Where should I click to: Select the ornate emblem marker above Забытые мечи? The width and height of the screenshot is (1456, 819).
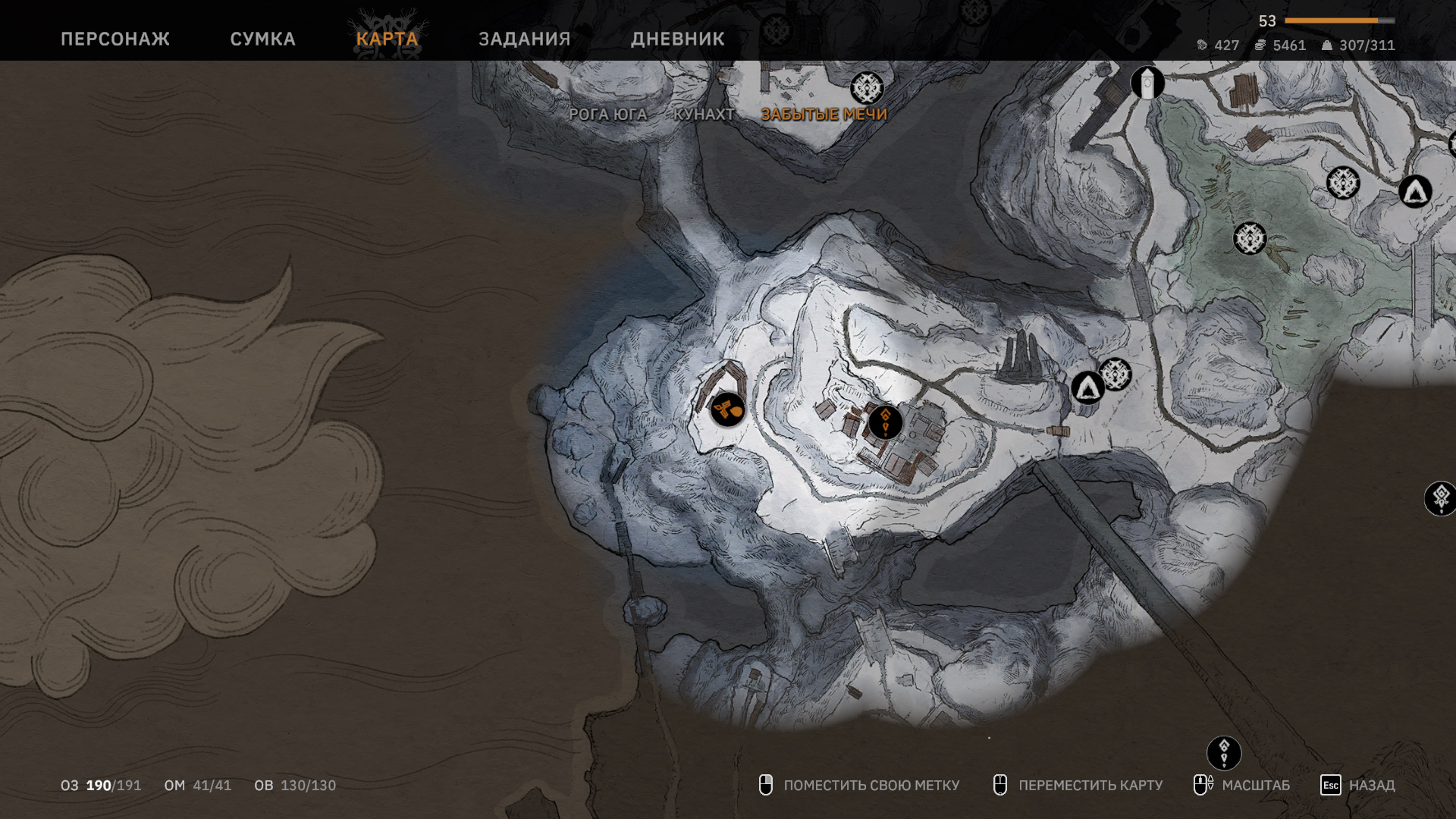[867, 89]
